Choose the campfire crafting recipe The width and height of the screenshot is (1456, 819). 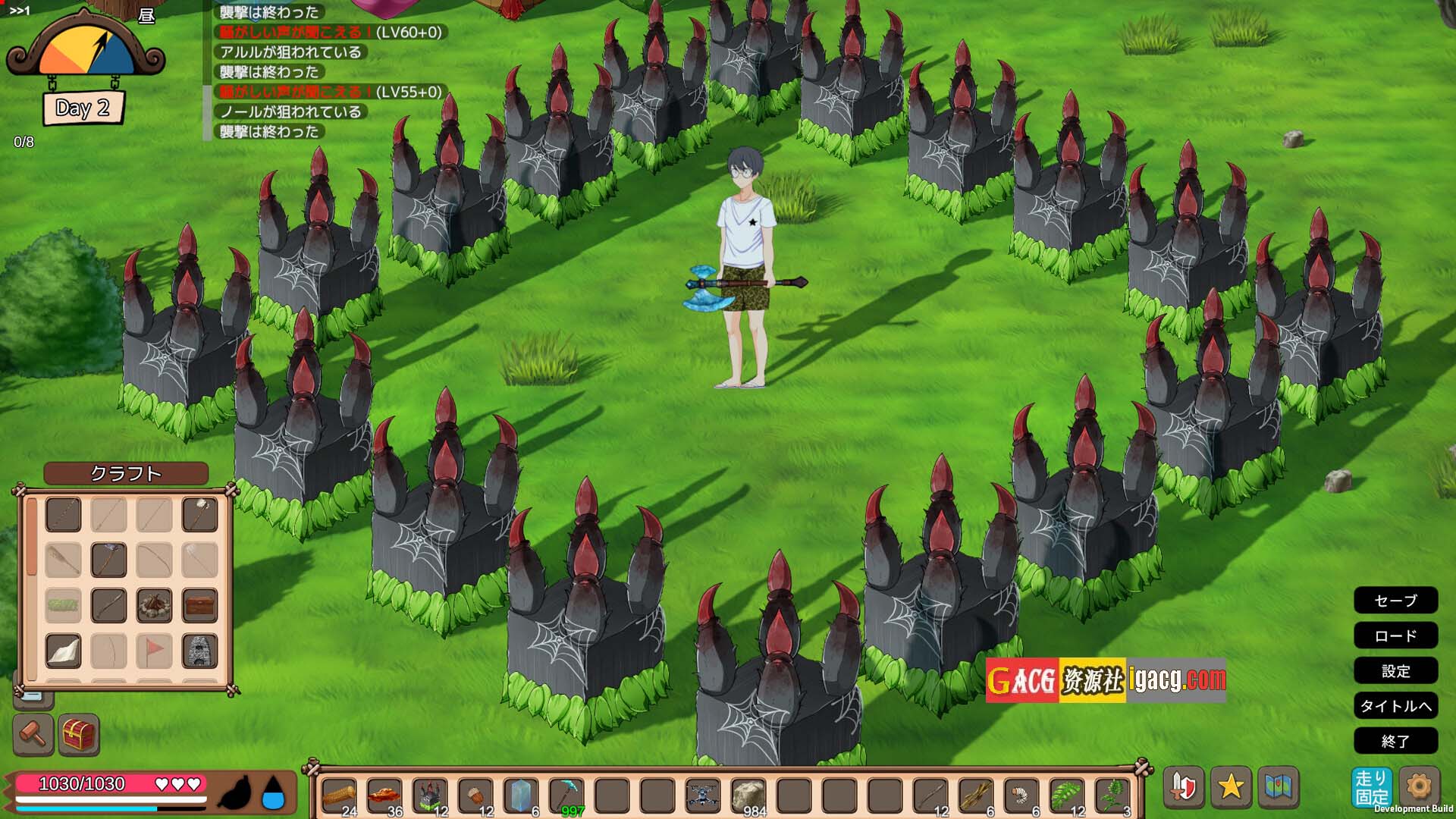154,605
